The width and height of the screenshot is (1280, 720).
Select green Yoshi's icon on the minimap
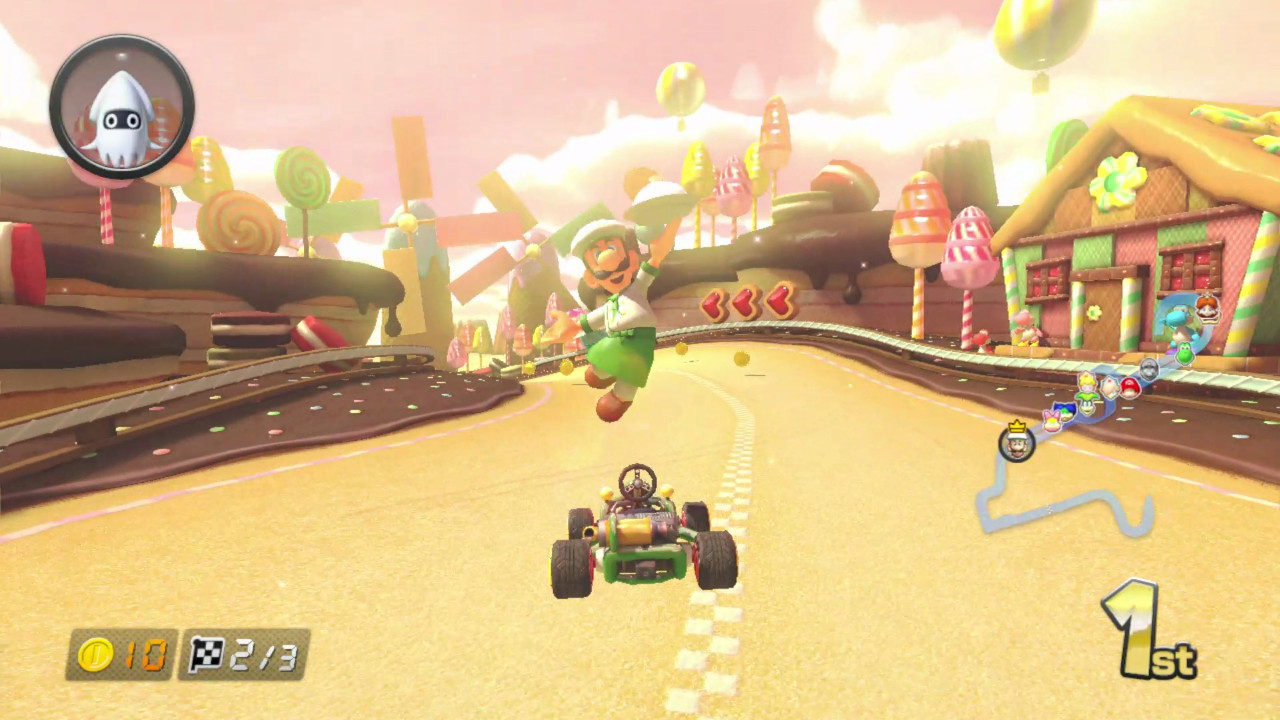pyautogui.click(x=1184, y=353)
